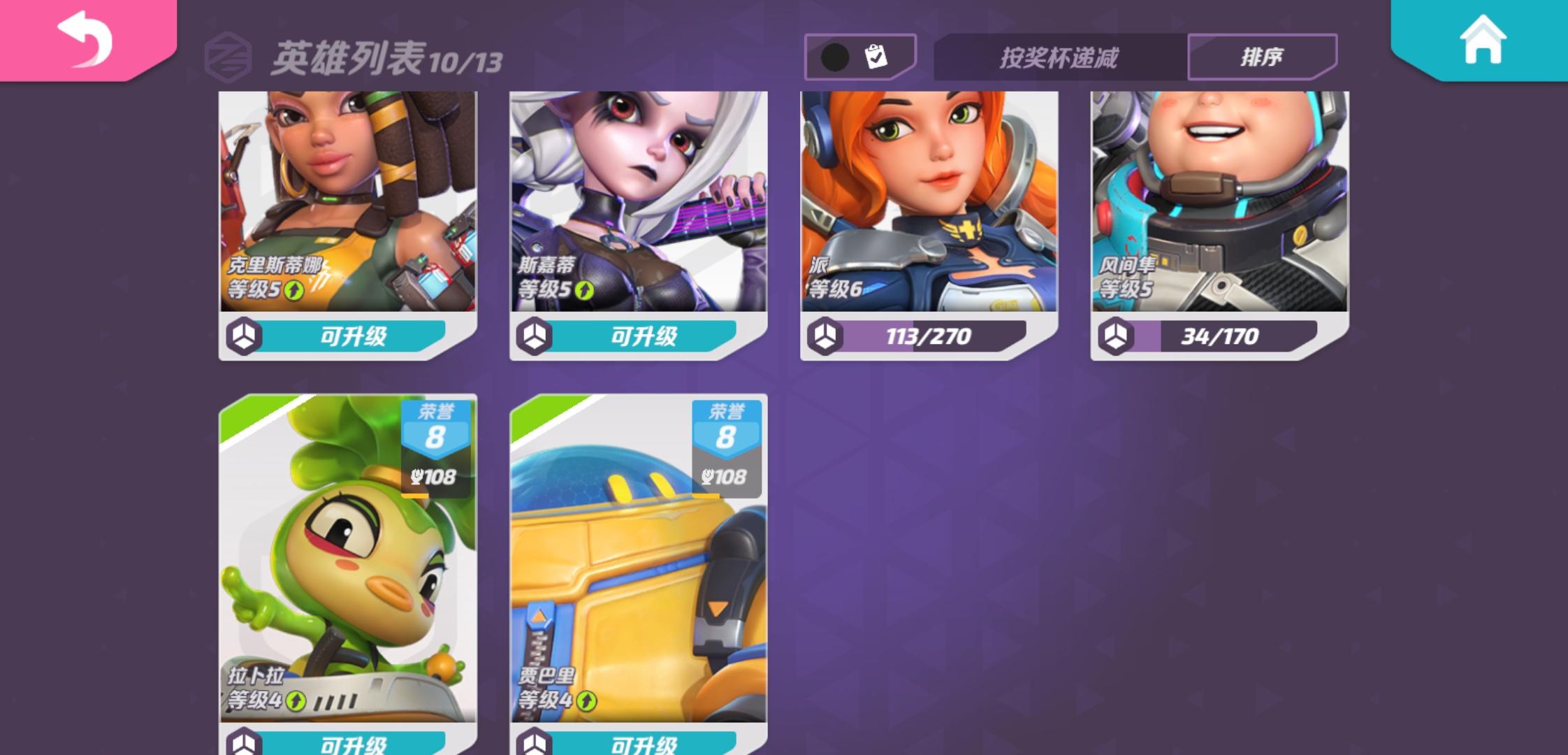Image resolution: width=1568 pixels, height=755 pixels.
Task: Toggle the filter switch next to the clipboard icon
Action: point(836,56)
